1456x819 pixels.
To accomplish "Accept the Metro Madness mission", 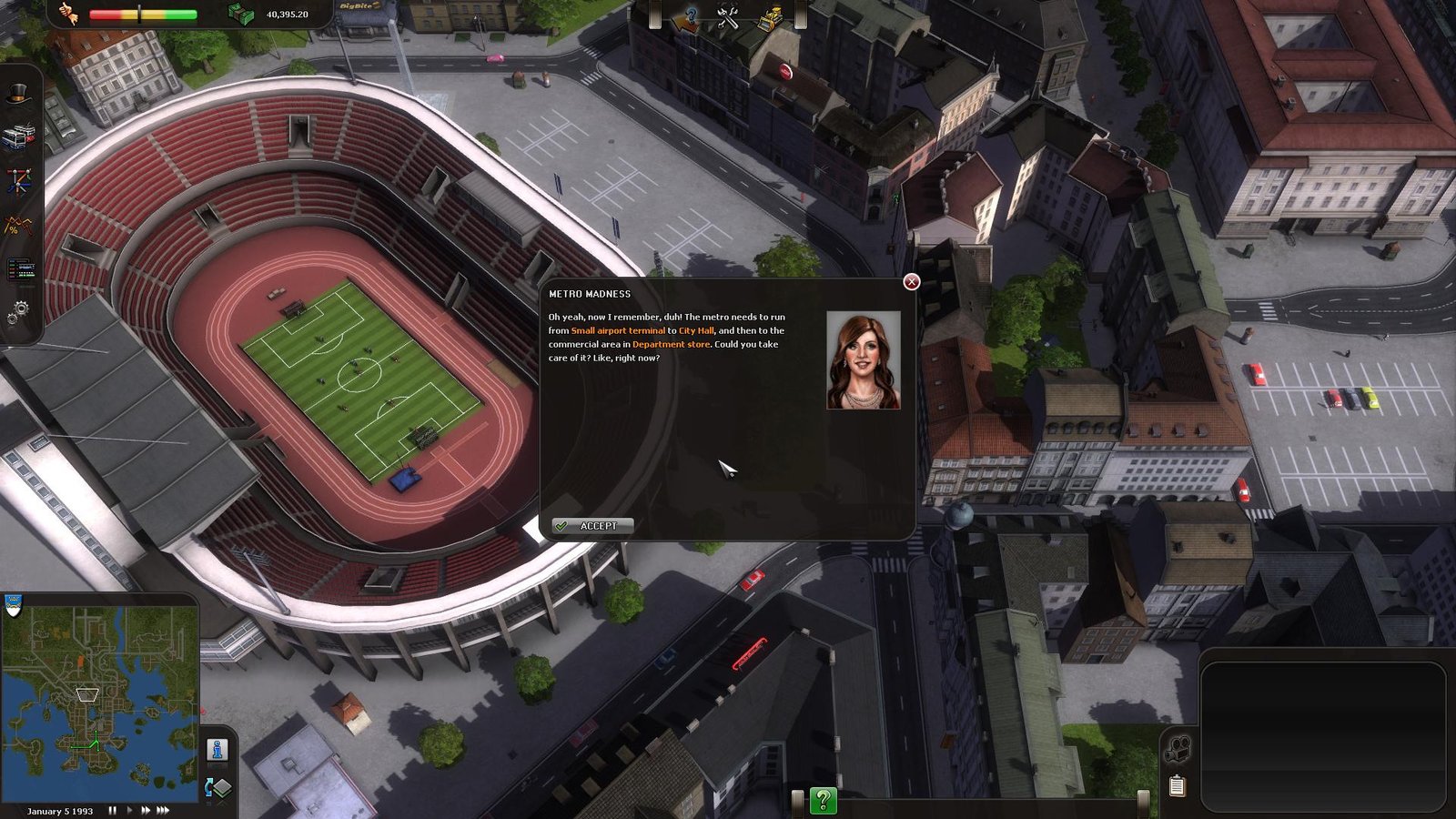I will click(x=592, y=526).
